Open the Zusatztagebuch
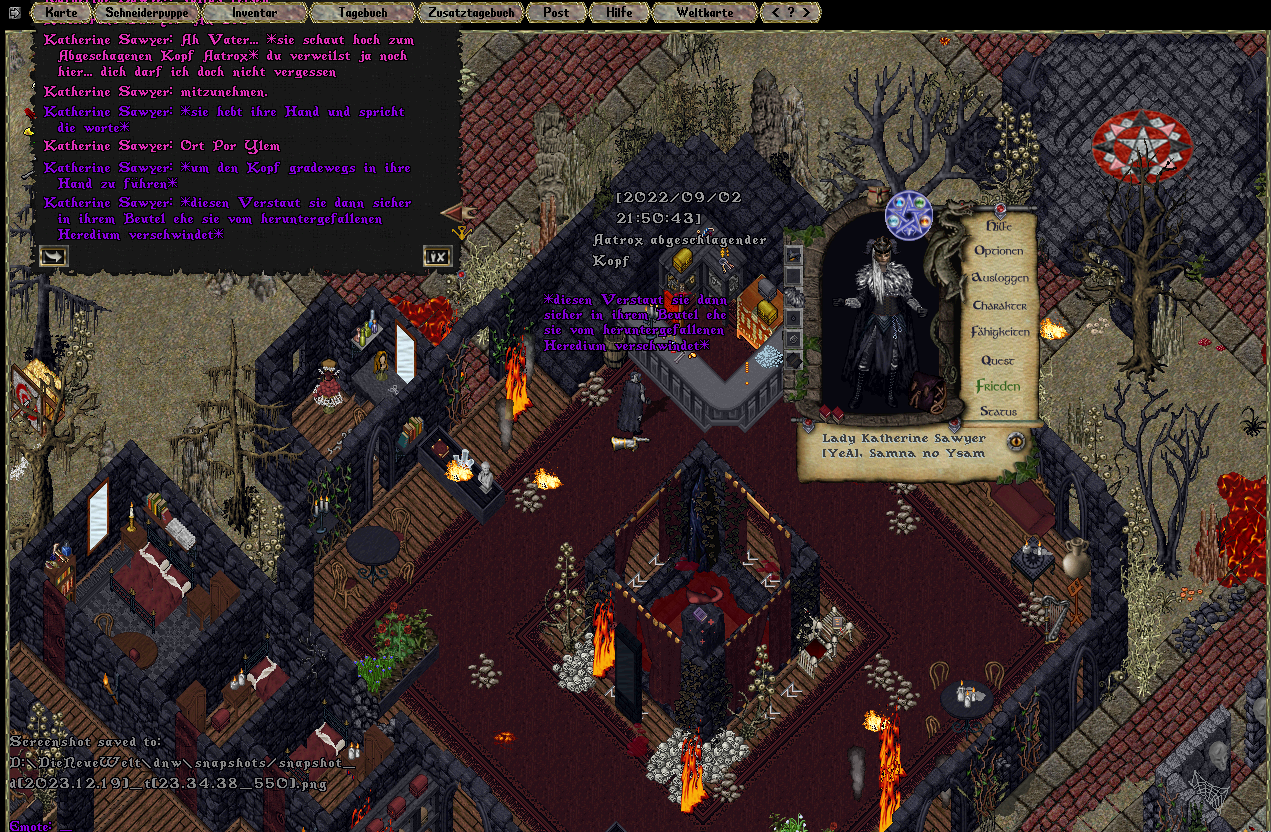 470,13
